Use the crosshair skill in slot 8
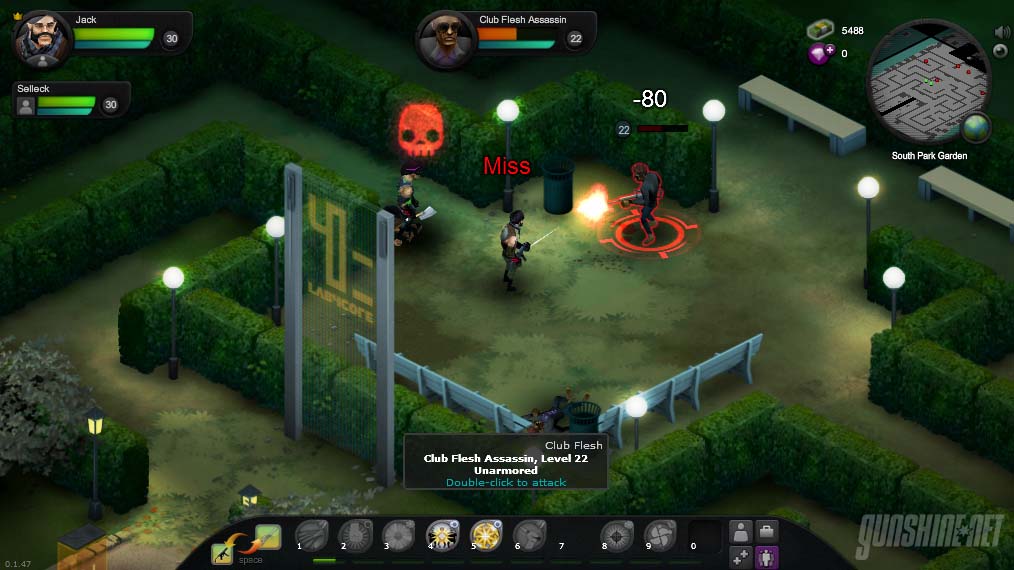Image resolution: width=1014 pixels, height=570 pixels. click(x=616, y=536)
